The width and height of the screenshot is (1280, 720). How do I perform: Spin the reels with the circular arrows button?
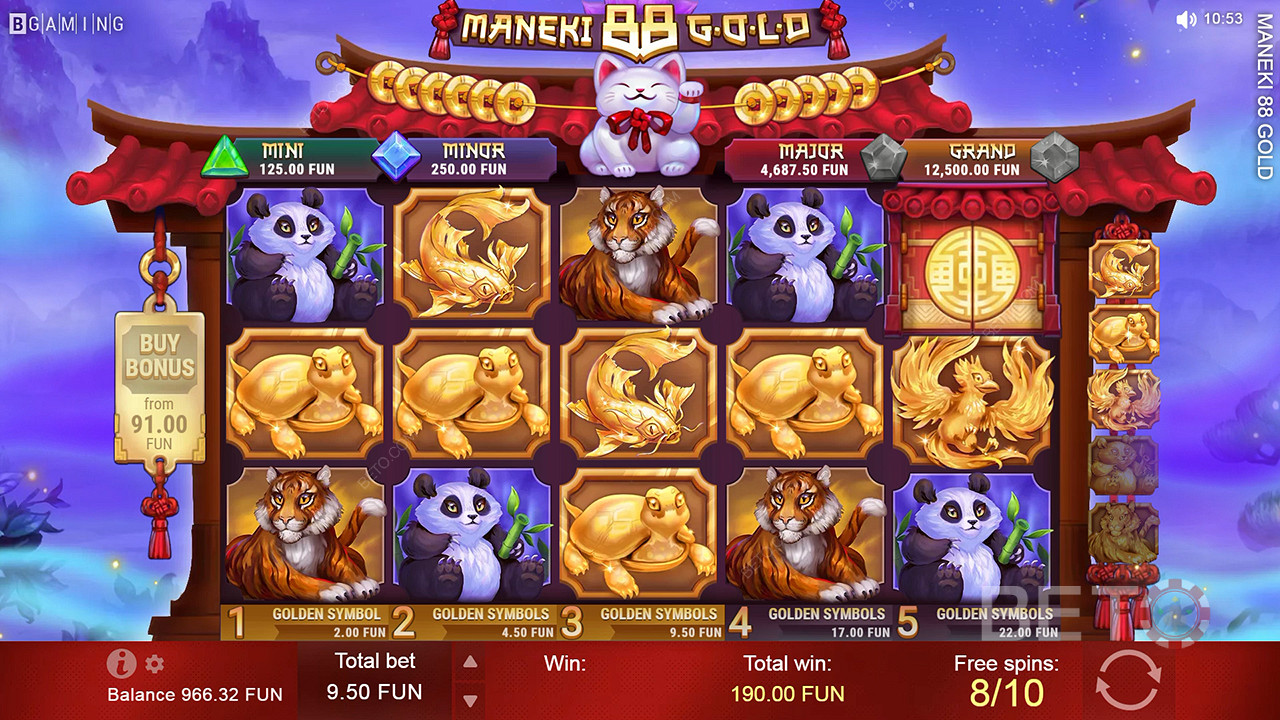click(x=1127, y=680)
